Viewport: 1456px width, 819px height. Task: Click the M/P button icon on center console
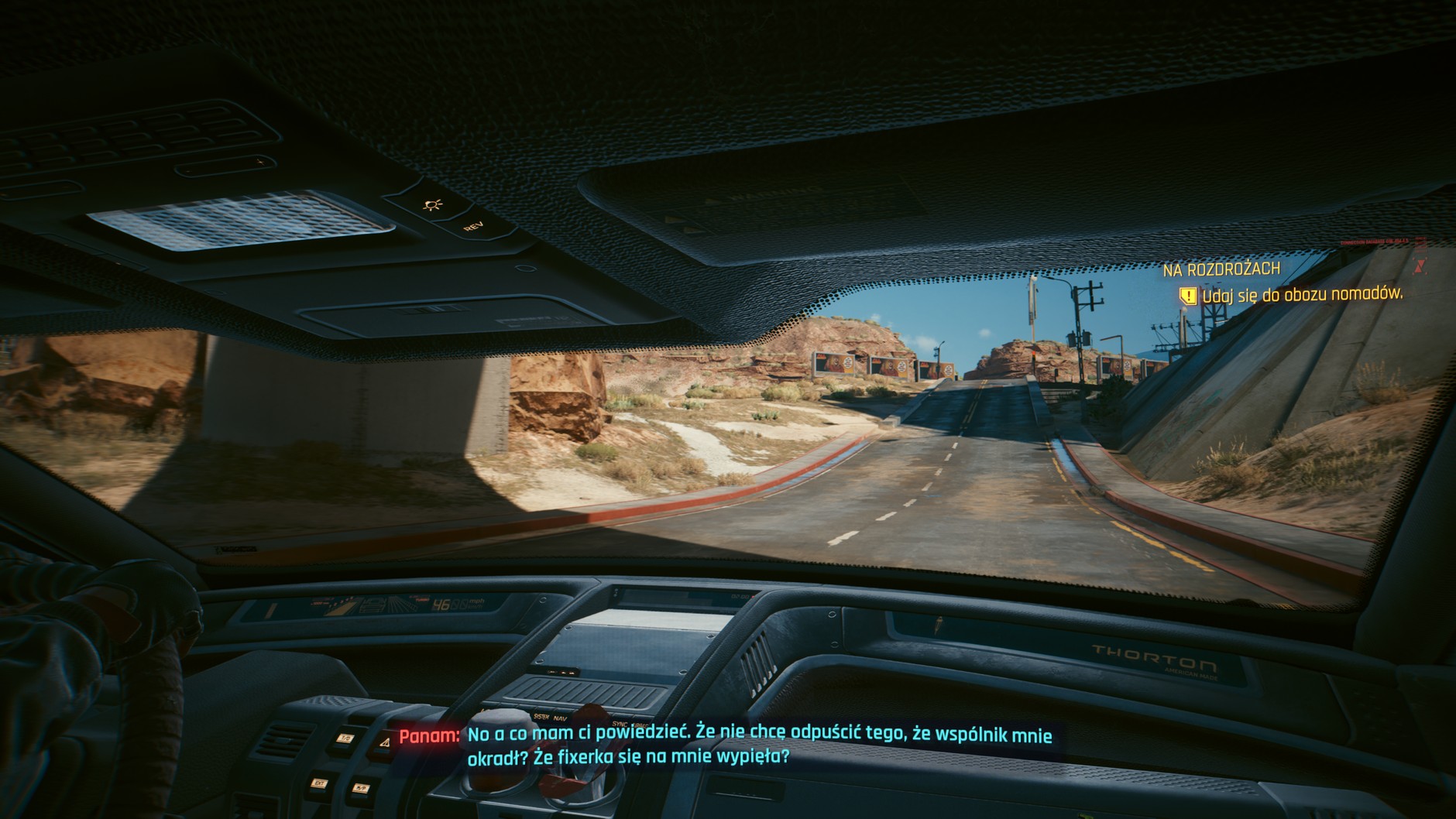click(x=362, y=788)
